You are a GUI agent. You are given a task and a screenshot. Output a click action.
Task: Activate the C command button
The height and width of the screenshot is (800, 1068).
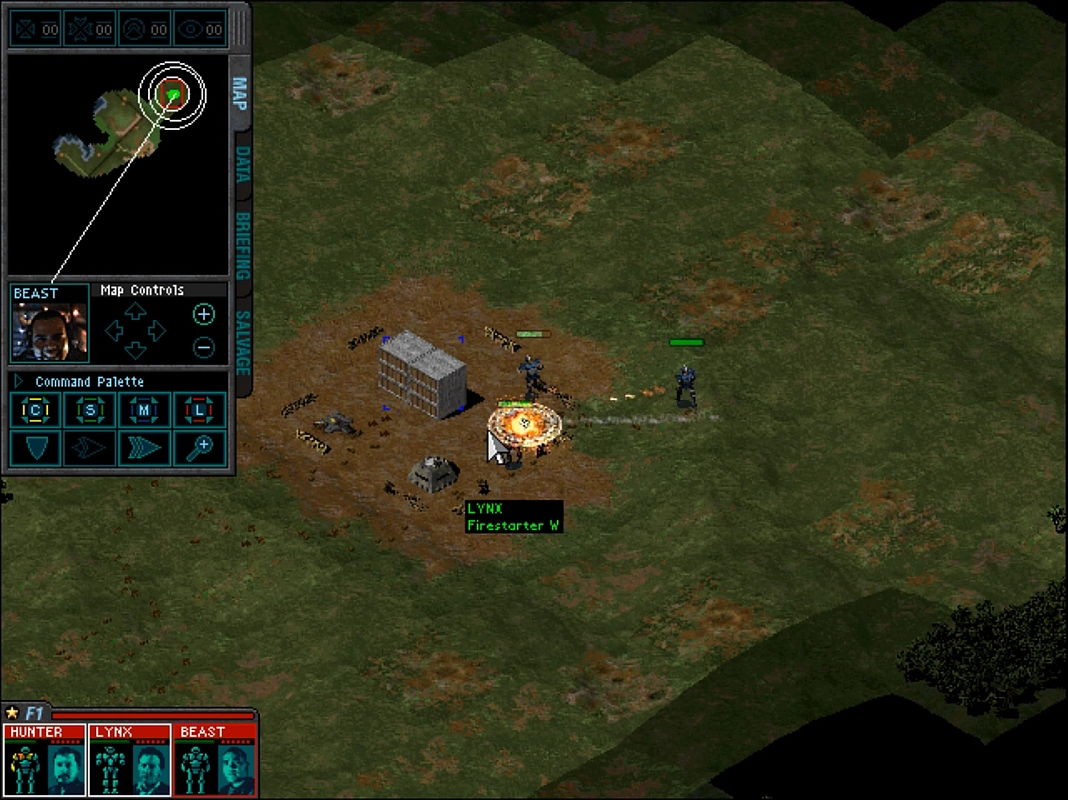[36, 410]
